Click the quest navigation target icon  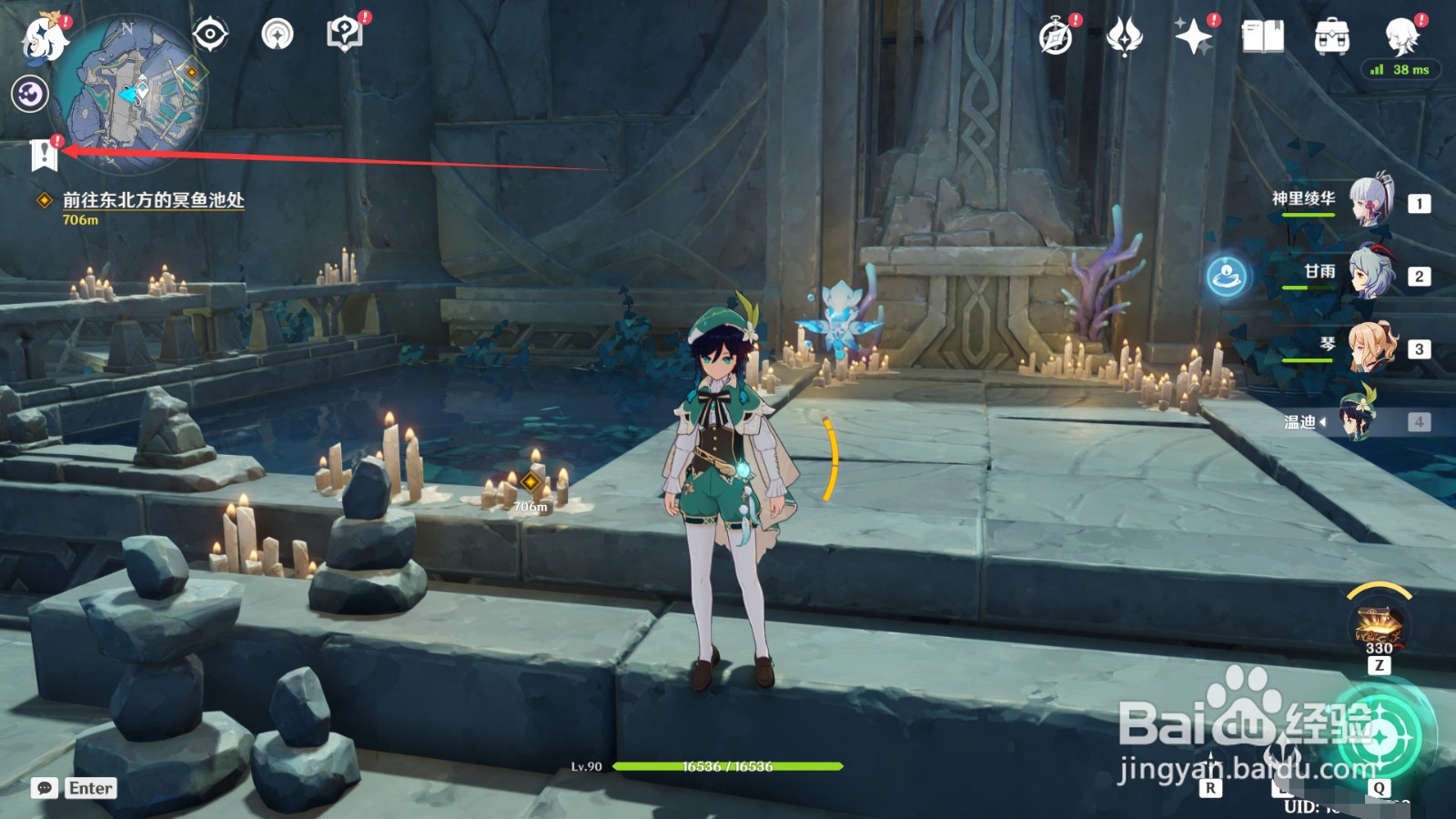click(x=209, y=35)
